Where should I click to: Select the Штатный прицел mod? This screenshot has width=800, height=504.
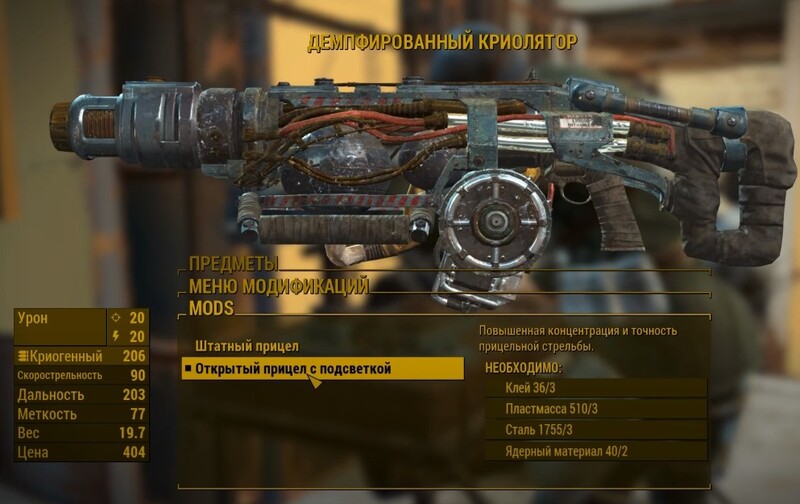click(246, 346)
